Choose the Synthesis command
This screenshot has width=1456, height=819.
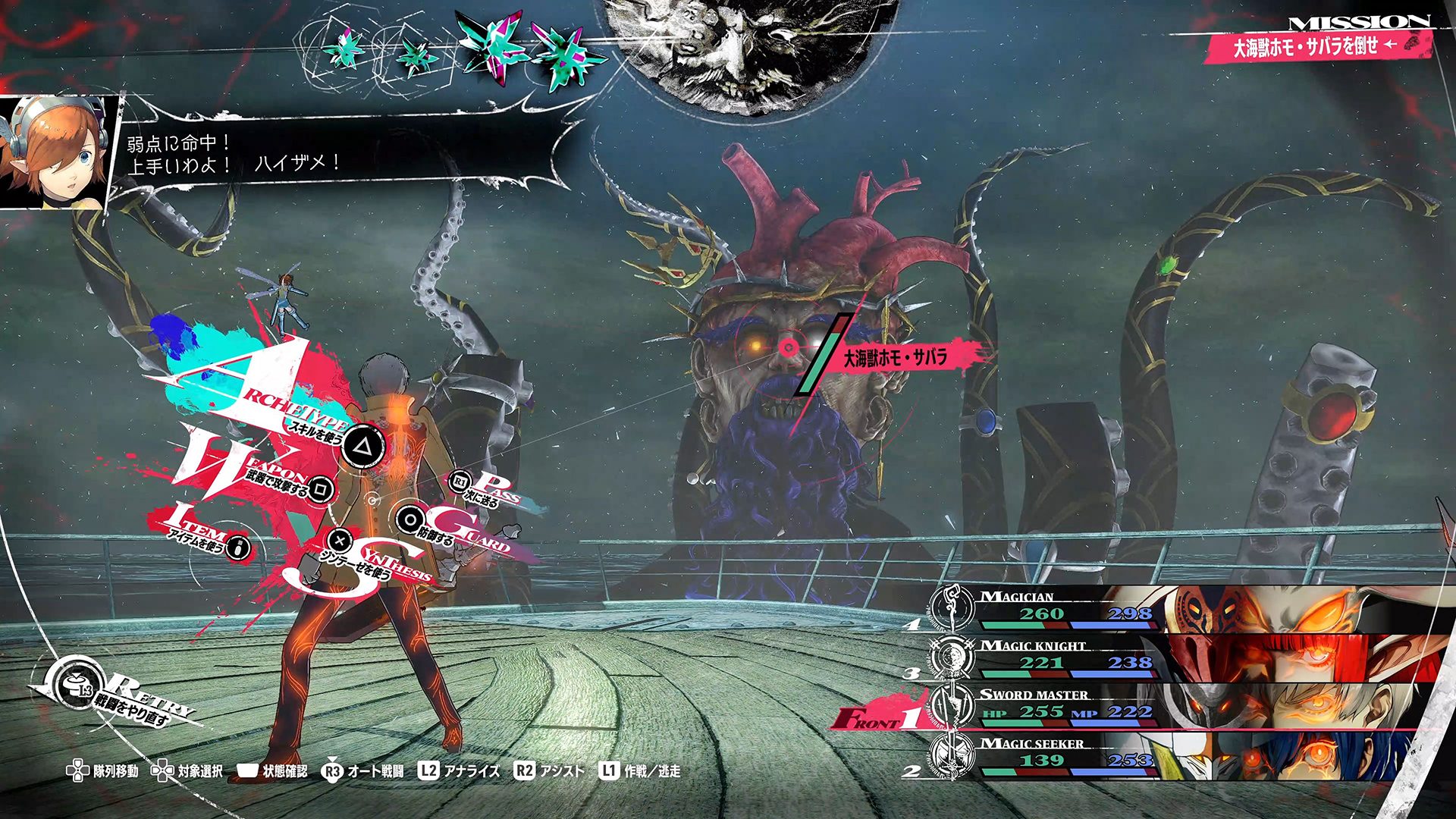click(x=340, y=541)
